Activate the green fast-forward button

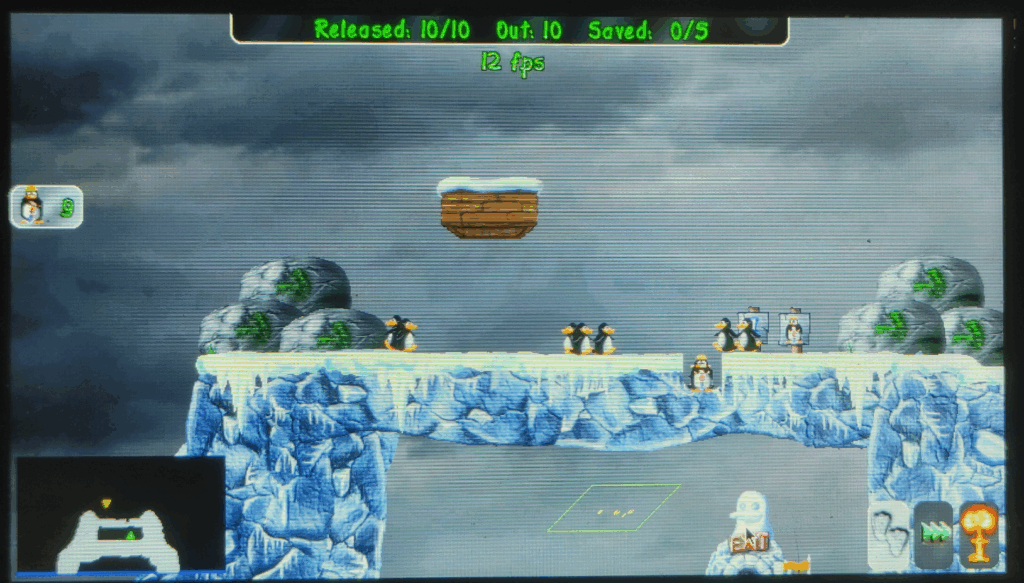click(x=934, y=534)
